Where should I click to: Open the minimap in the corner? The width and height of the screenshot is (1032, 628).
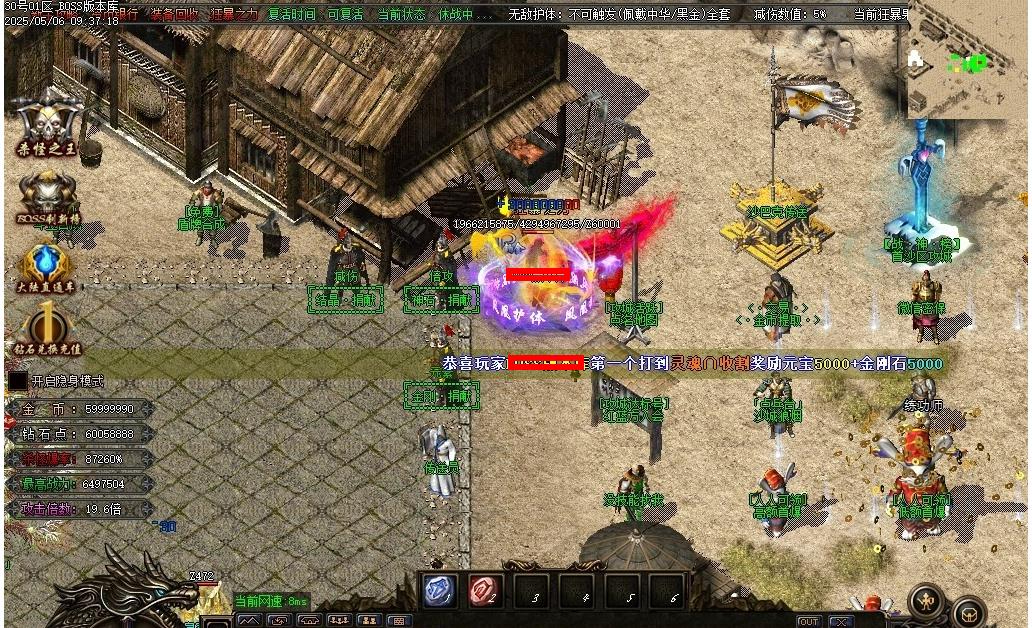pos(964,62)
